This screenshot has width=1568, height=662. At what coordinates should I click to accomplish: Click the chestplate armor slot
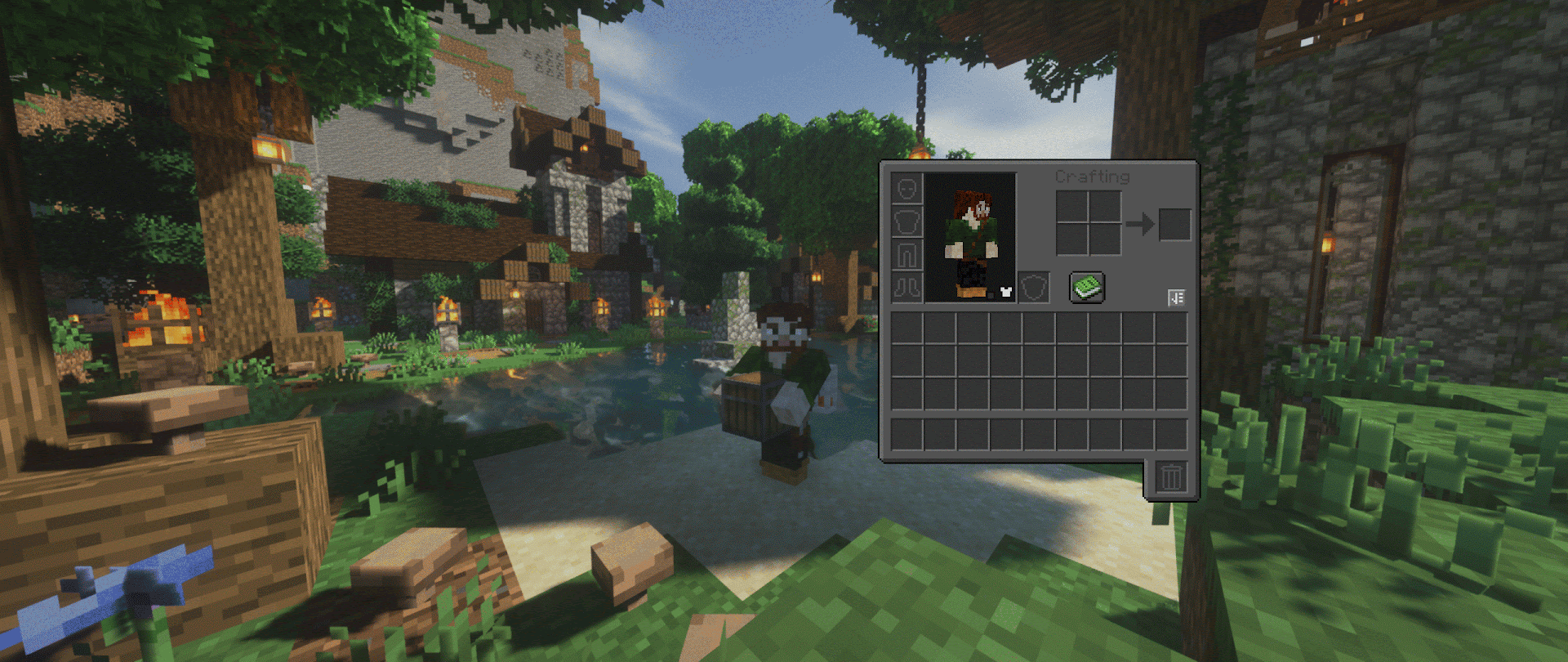point(906,222)
